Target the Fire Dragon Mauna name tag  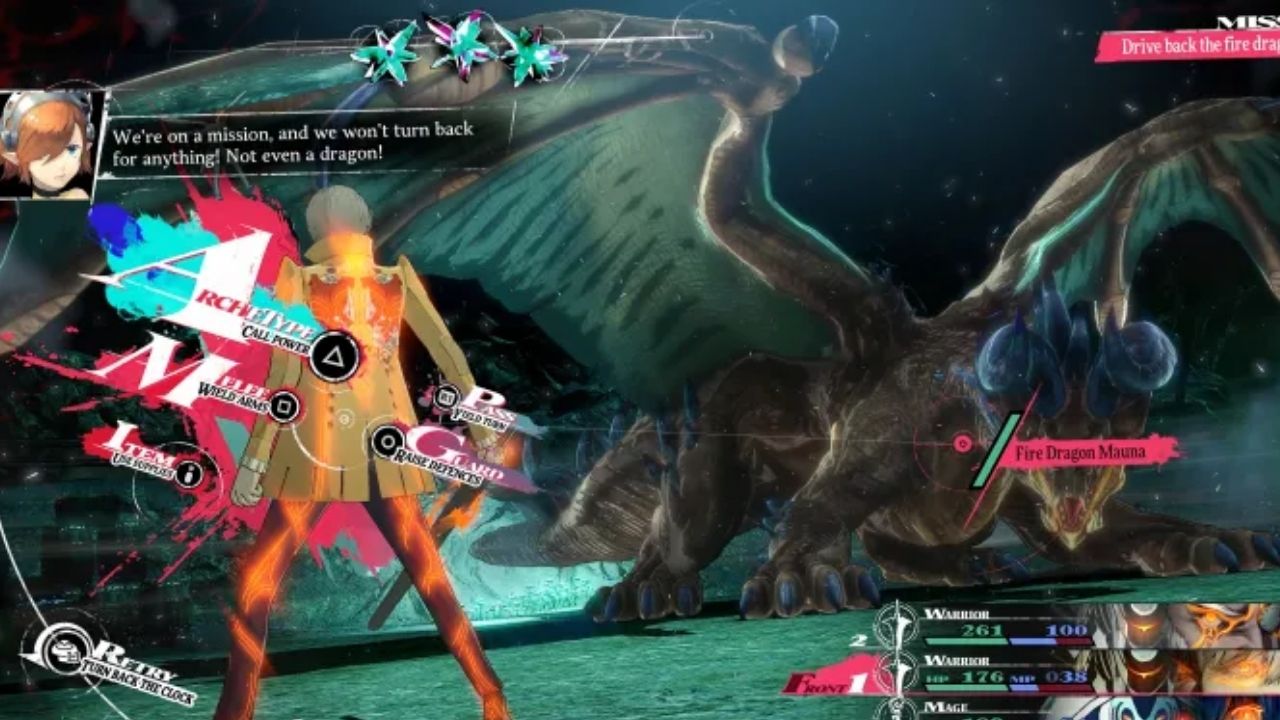coord(1080,453)
